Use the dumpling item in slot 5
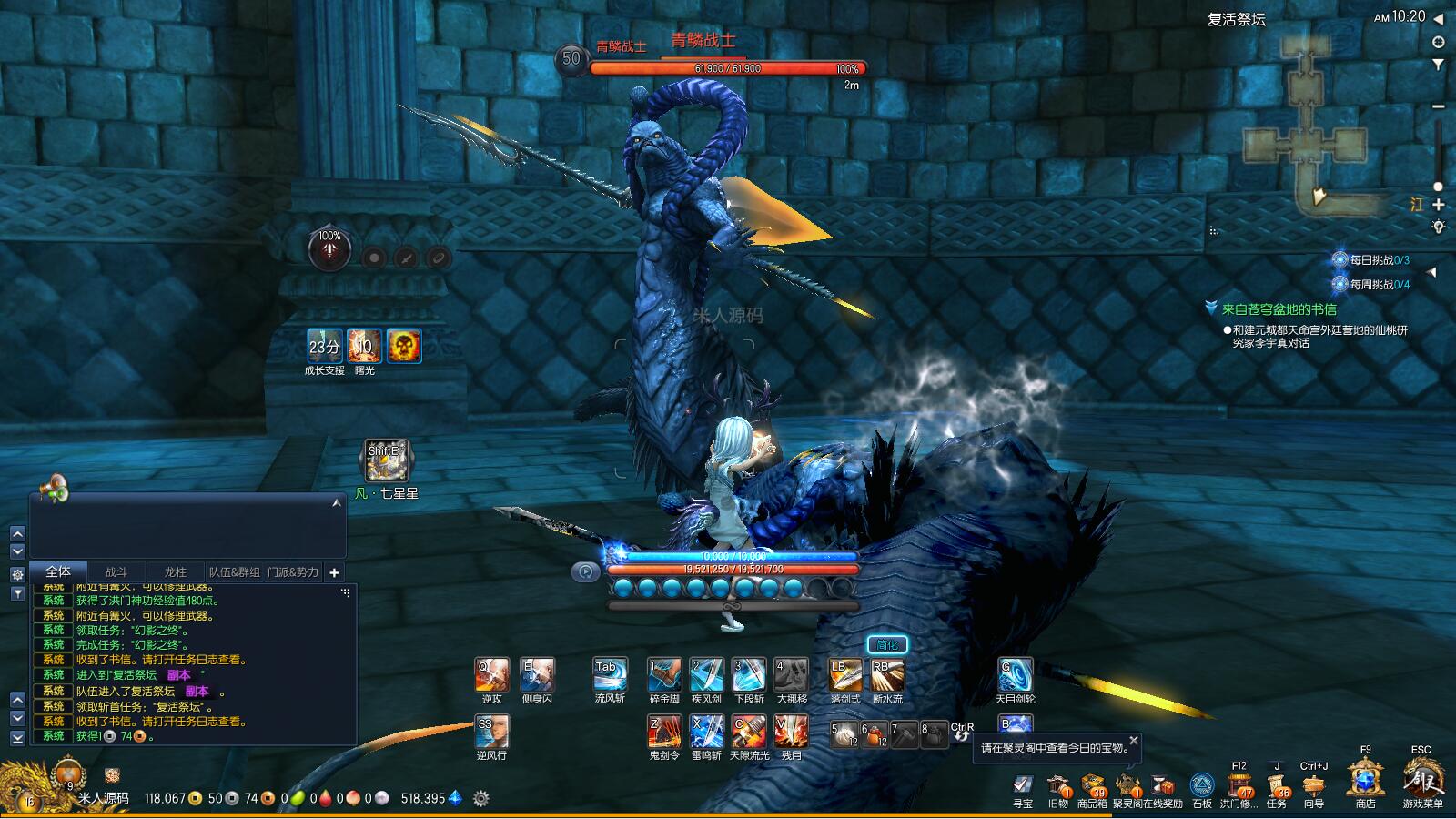The image size is (1456, 819). pyautogui.click(x=845, y=733)
